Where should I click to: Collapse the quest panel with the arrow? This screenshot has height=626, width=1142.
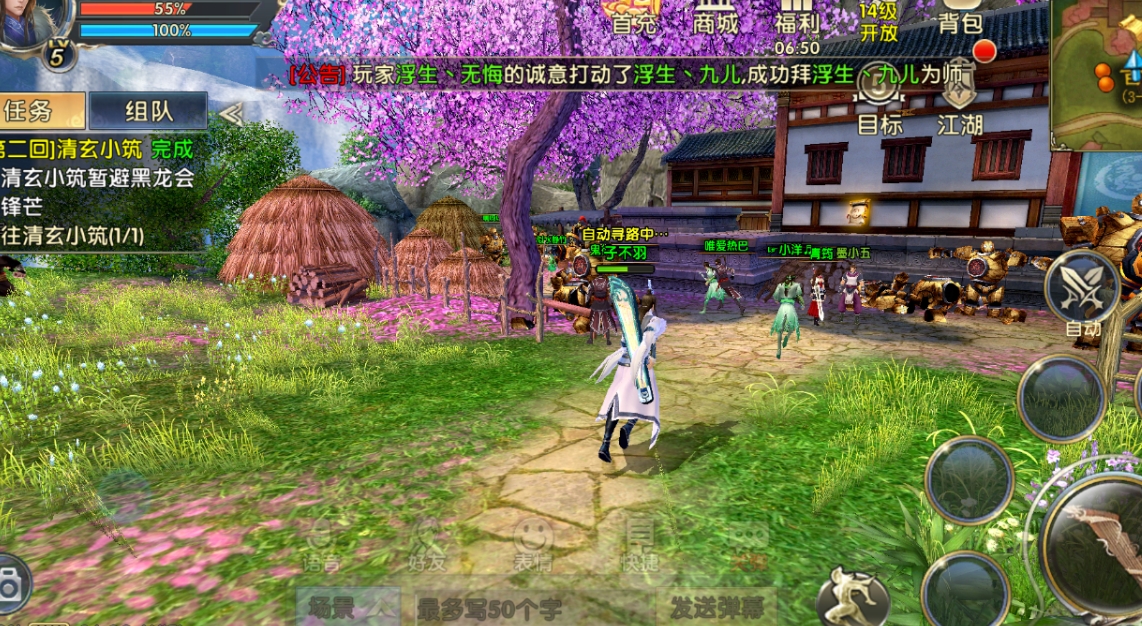(x=231, y=114)
